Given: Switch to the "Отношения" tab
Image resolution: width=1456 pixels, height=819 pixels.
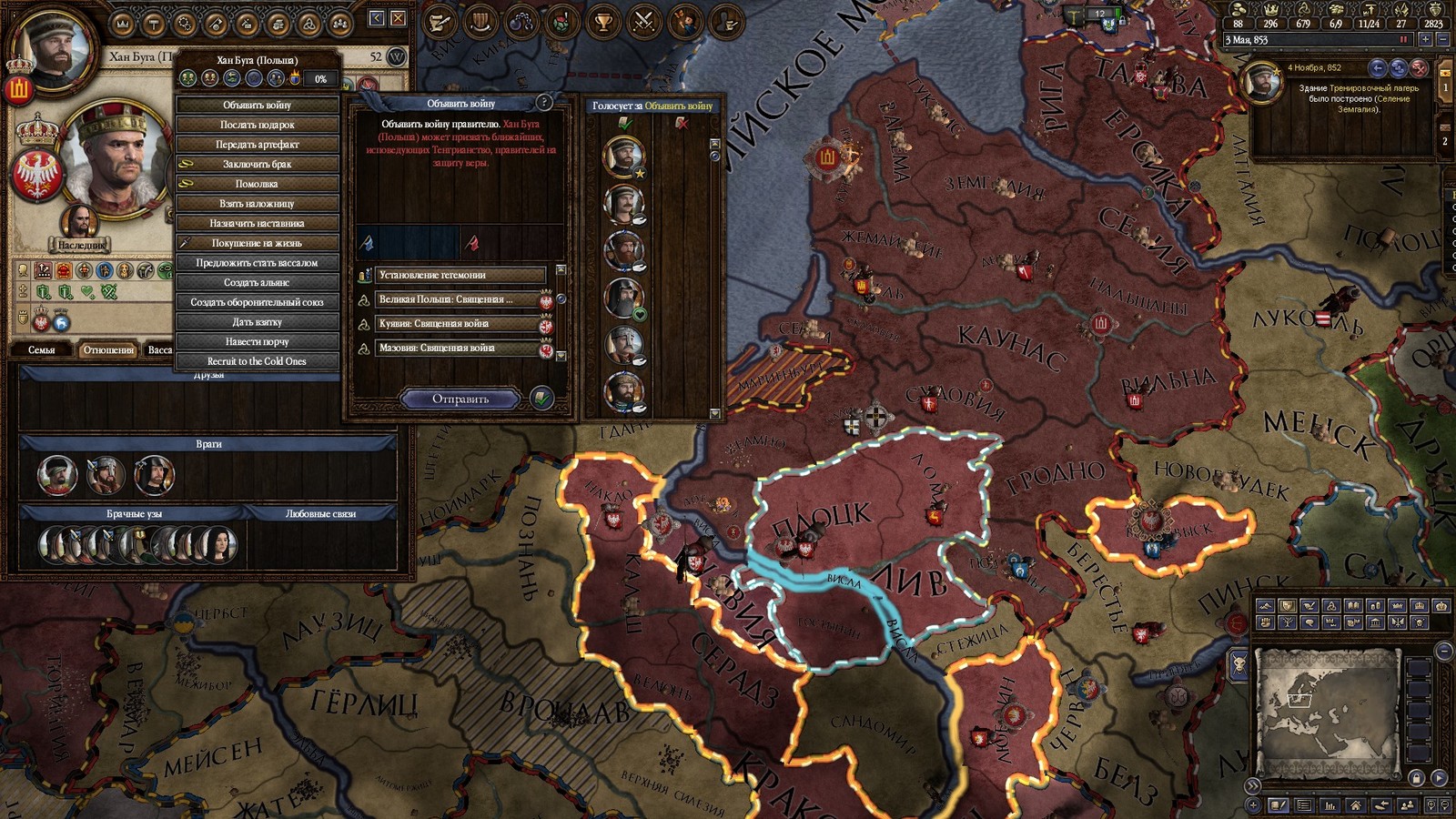Looking at the screenshot, I should pyautogui.click(x=108, y=349).
